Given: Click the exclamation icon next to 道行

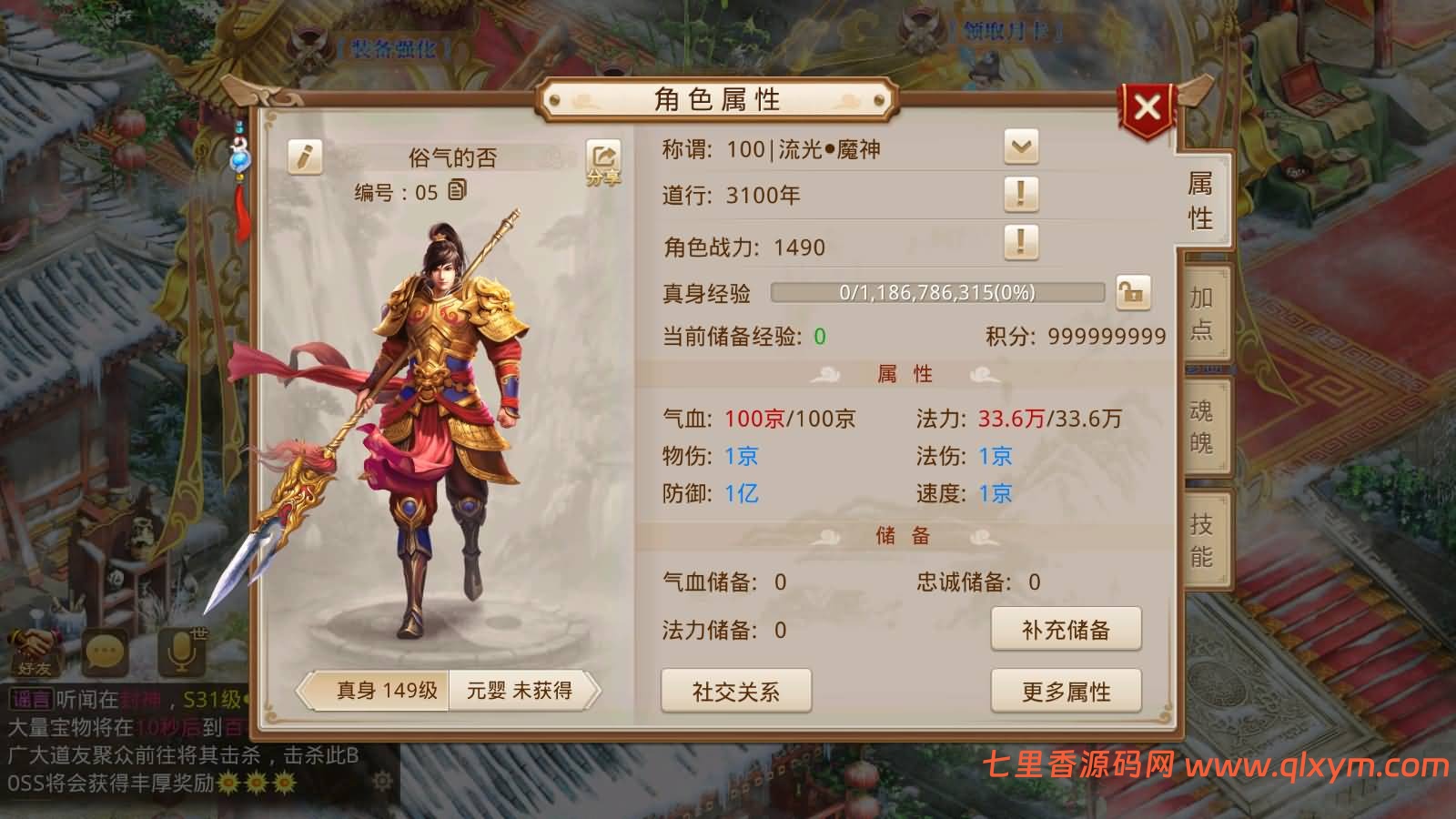Looking at the screenshot, I should 1021,194.
